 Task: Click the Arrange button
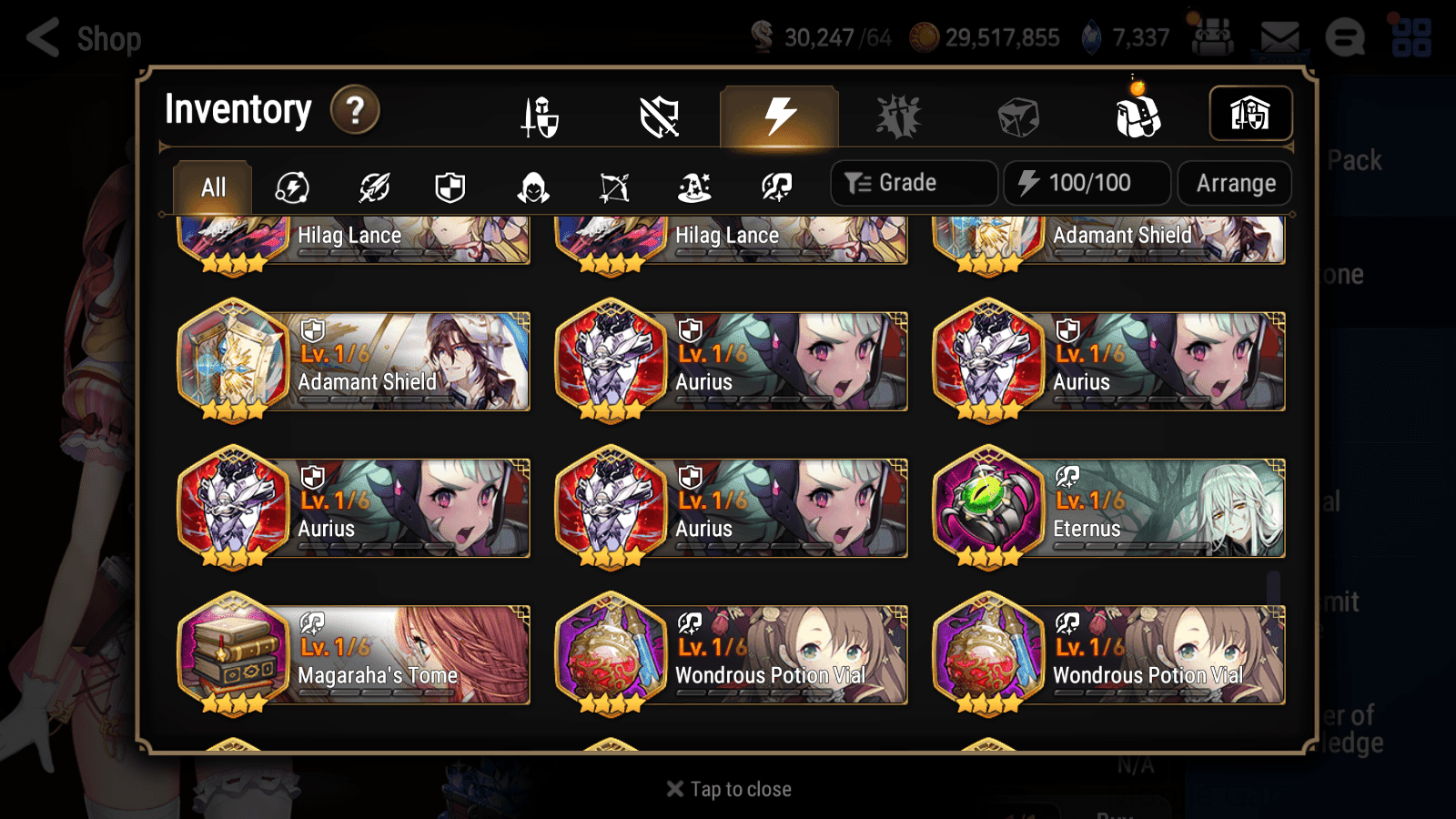tap(1234, 182)
